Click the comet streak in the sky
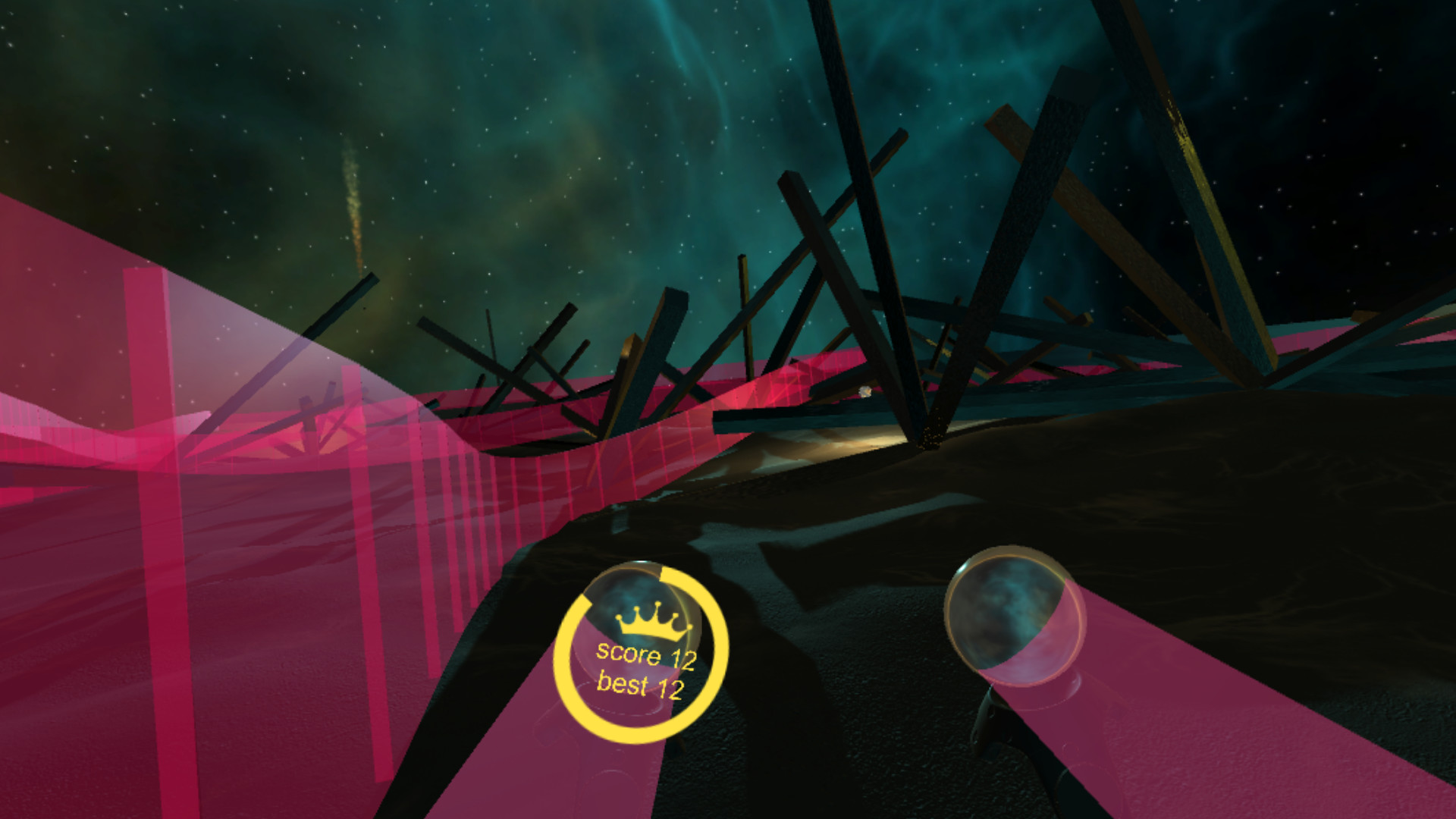Screen dimensions: 1456x819 point(355,201)
